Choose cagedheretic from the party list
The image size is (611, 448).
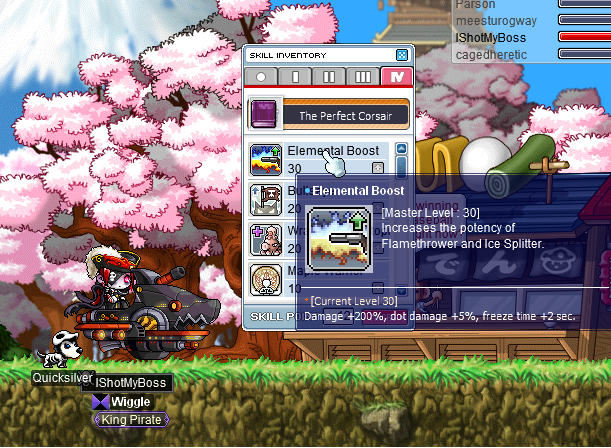(491, 53)
